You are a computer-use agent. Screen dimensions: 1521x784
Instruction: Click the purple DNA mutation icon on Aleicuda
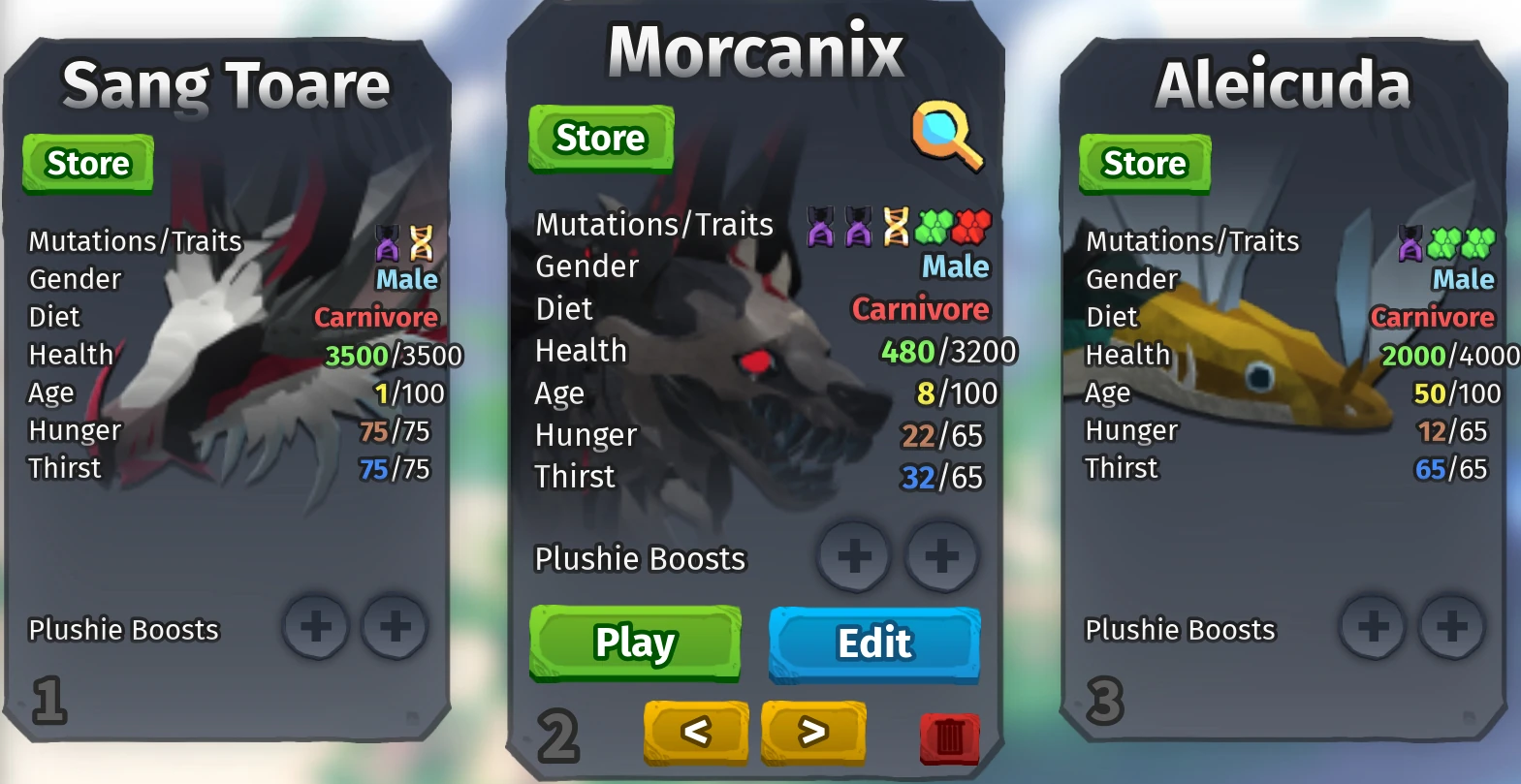(x=1410, y=242)
